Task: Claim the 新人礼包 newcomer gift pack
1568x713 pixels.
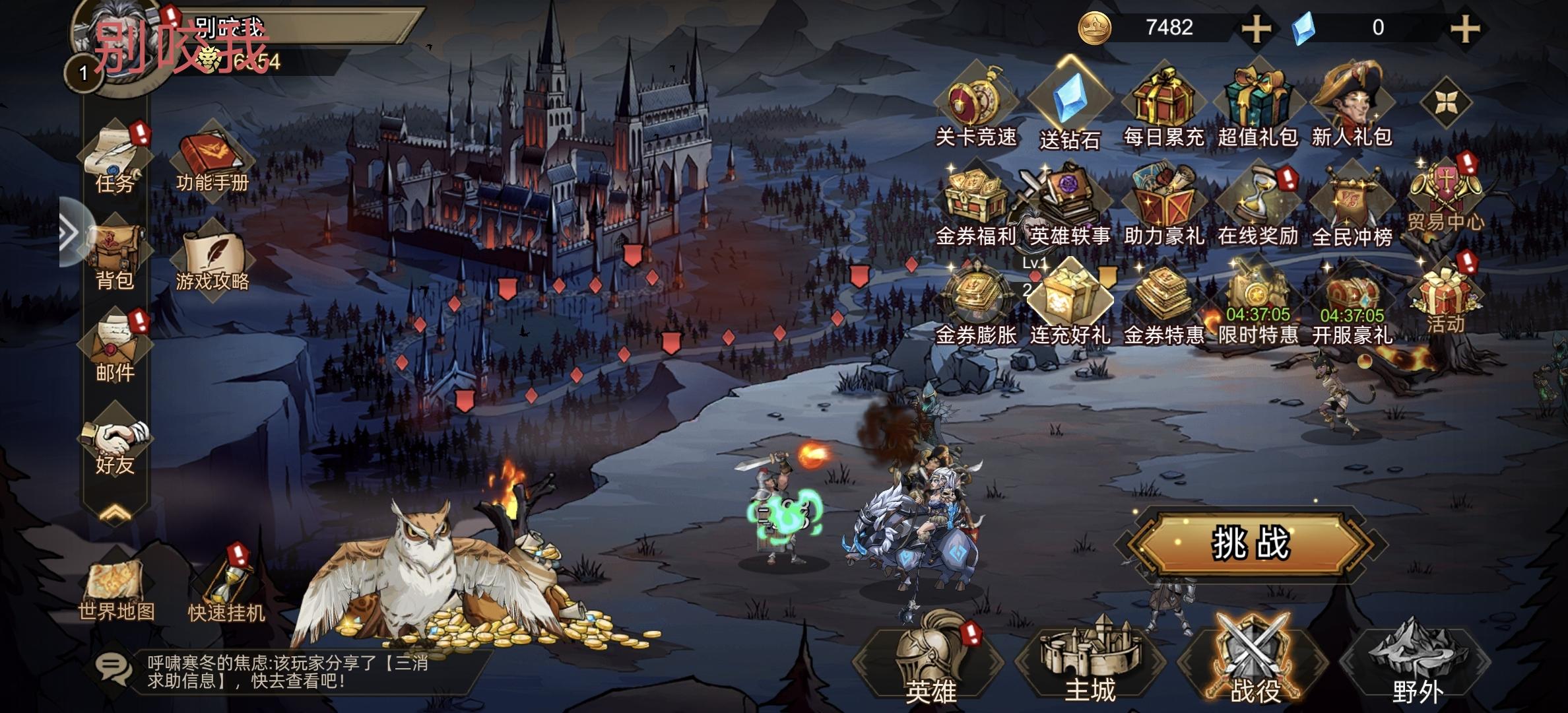Action: [x=1351, y=106]
